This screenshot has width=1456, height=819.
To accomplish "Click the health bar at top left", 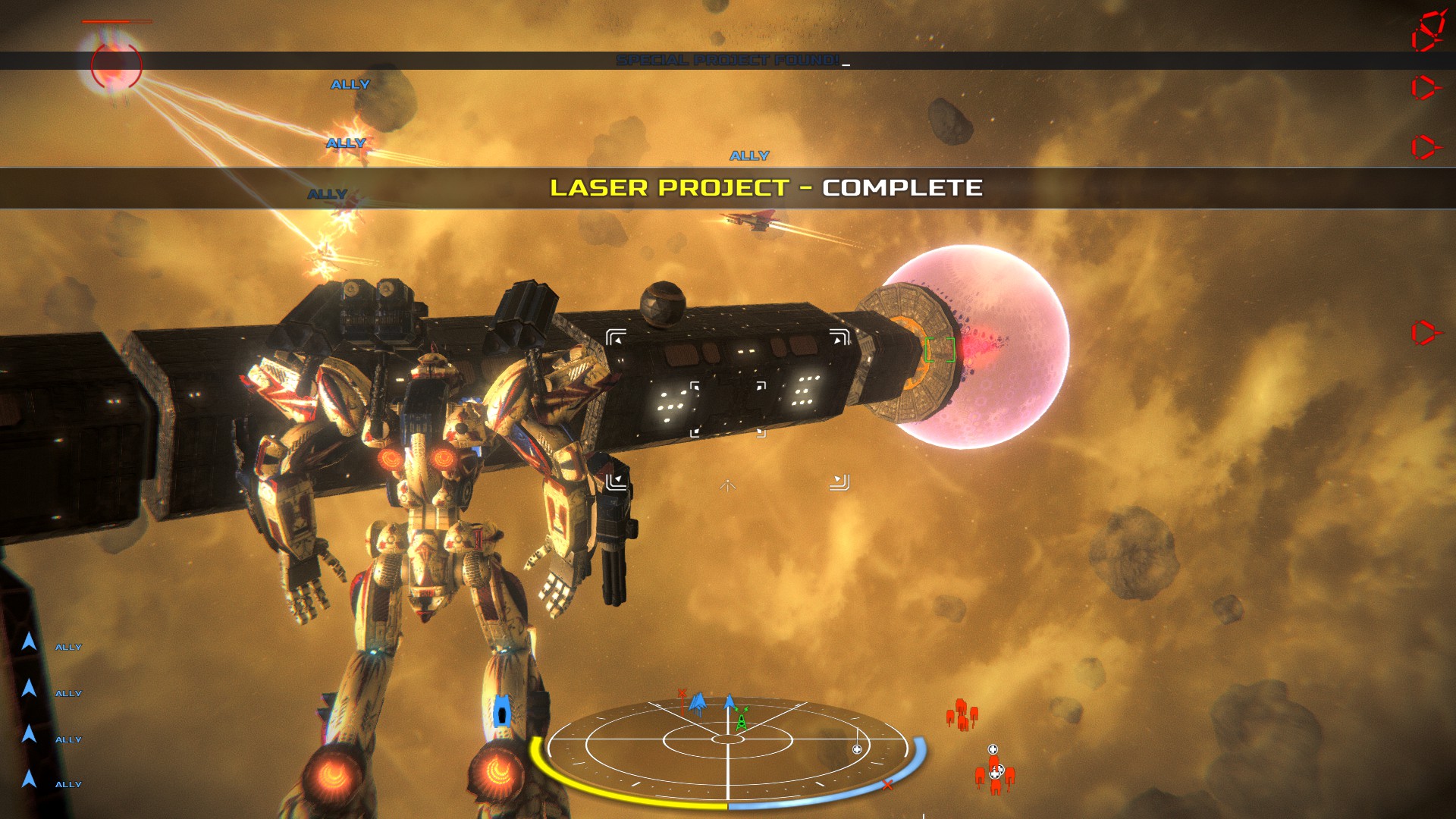I will point(117,23).
